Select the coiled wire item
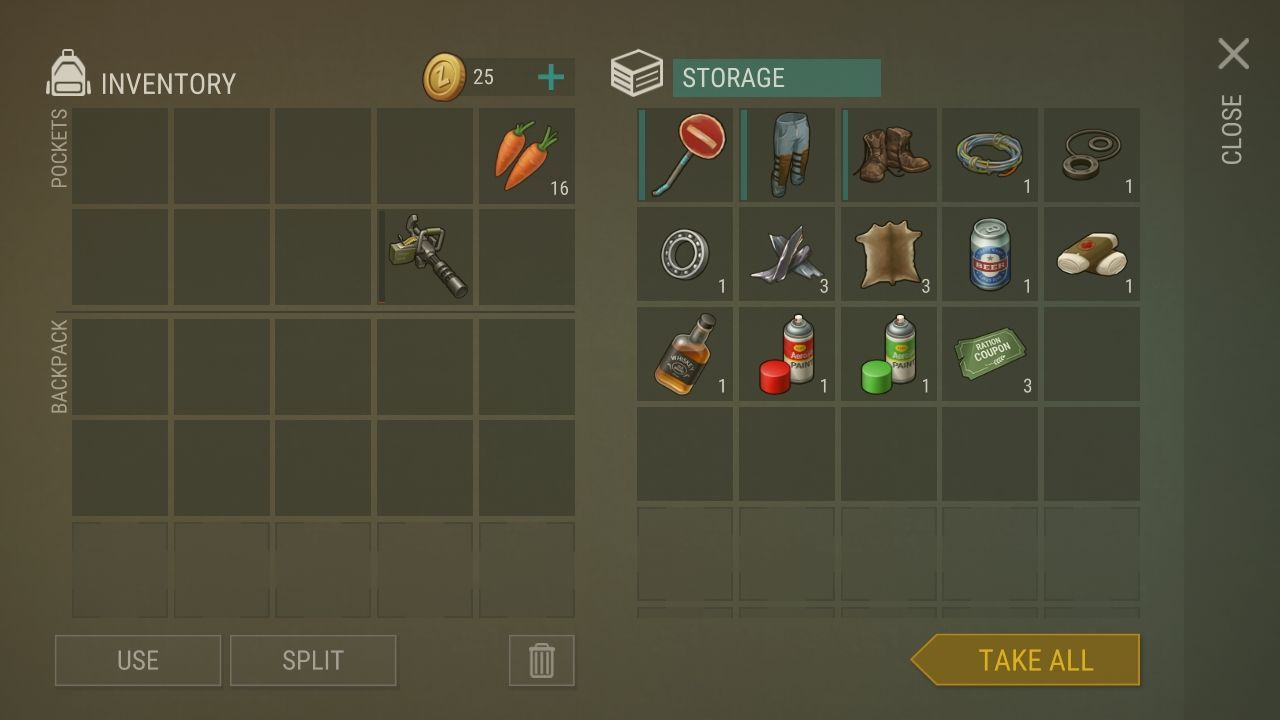 coord(991,155)
